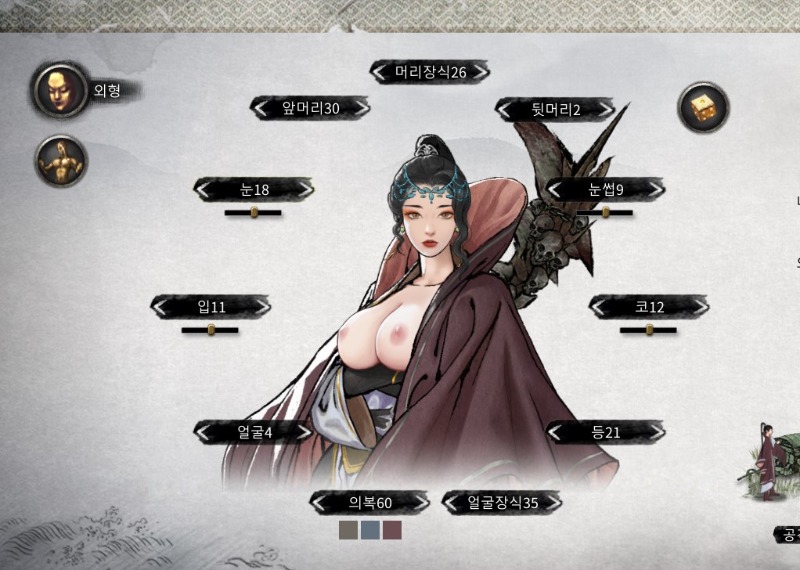Image resolution: width=800 pixels, height=570 pixels.
Task: Choose next 등 option with right arrow
Action: (x=655, y=431)
